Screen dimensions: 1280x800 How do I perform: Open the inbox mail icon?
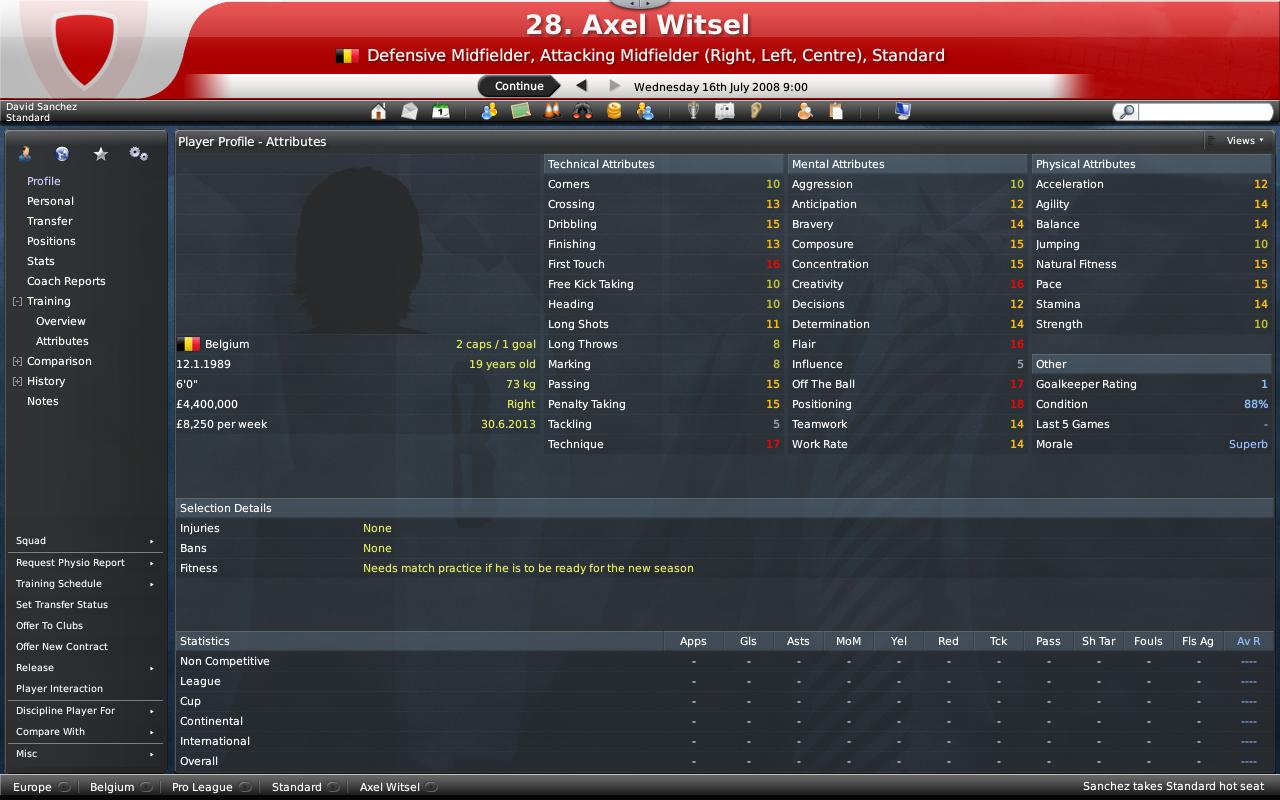point(409,112)
